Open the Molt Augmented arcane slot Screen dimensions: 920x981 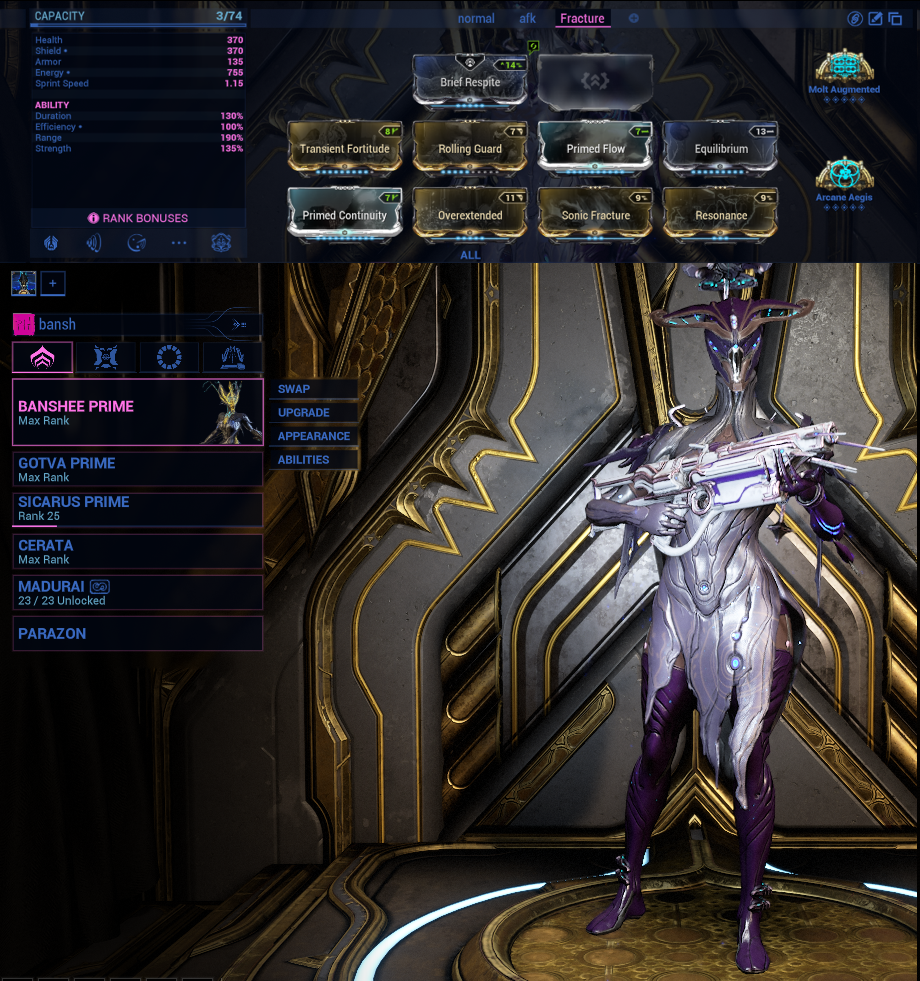844,70
